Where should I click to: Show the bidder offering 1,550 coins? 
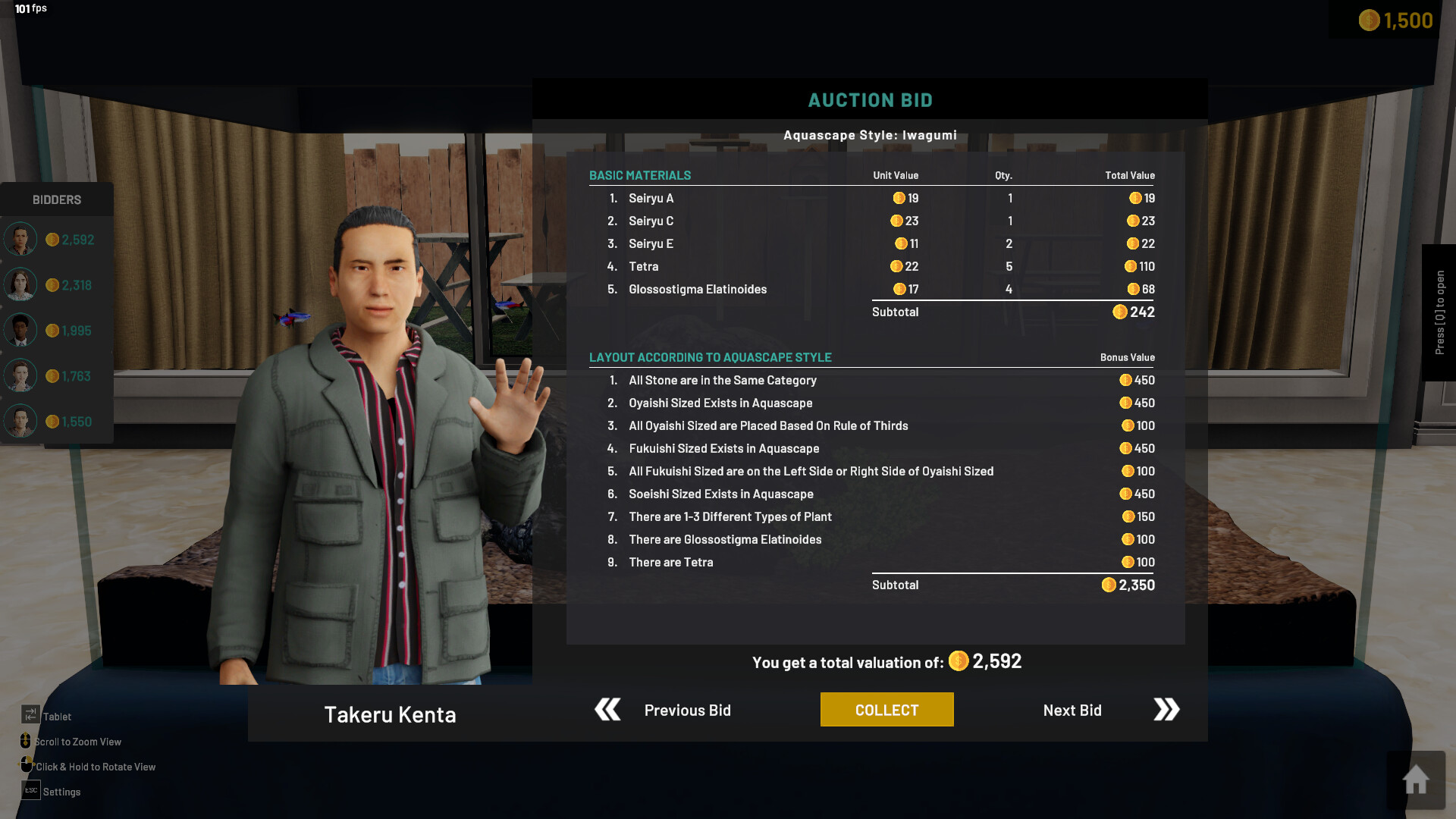[x=57, y=422]
